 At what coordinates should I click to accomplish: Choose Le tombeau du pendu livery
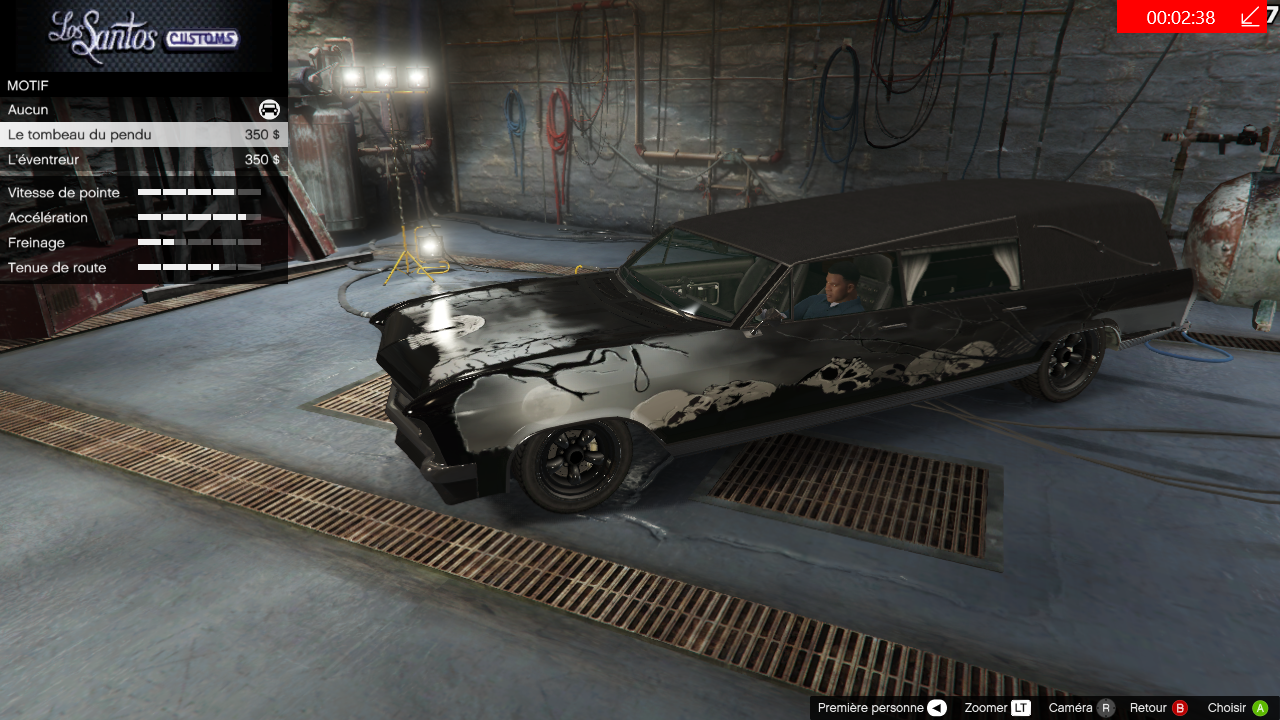(143, 134)
